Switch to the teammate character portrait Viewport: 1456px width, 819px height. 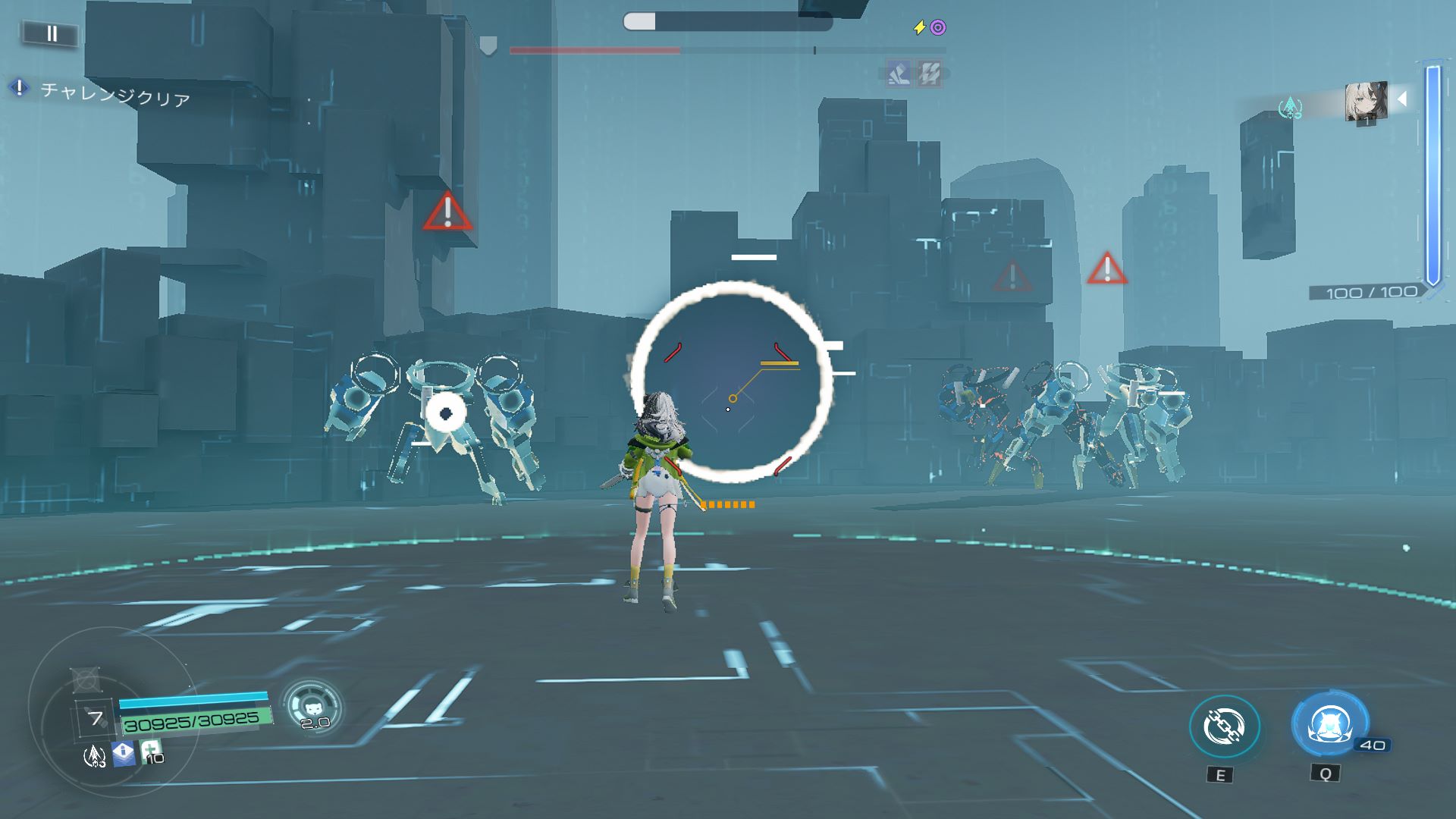(1366, 102)
